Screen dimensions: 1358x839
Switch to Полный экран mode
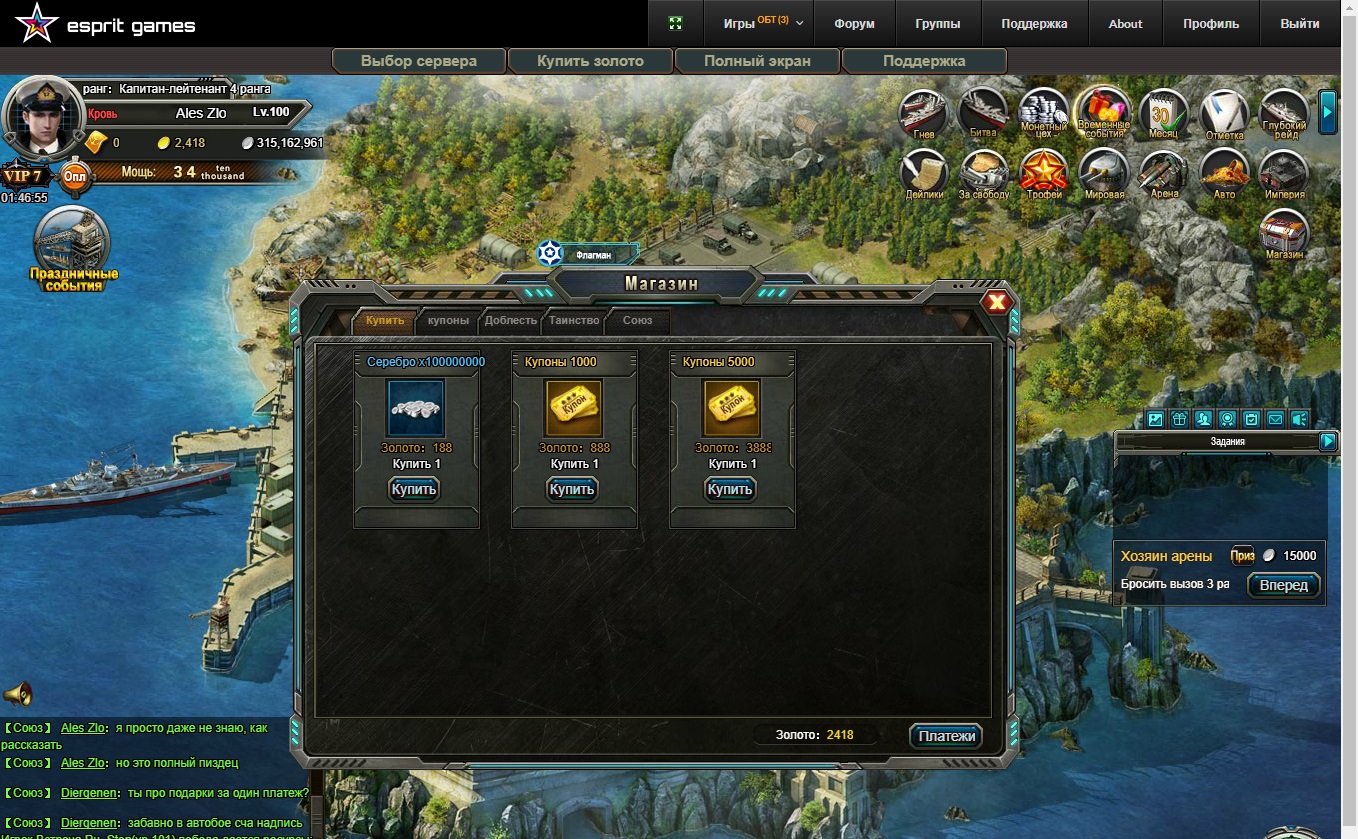(757, 61)
